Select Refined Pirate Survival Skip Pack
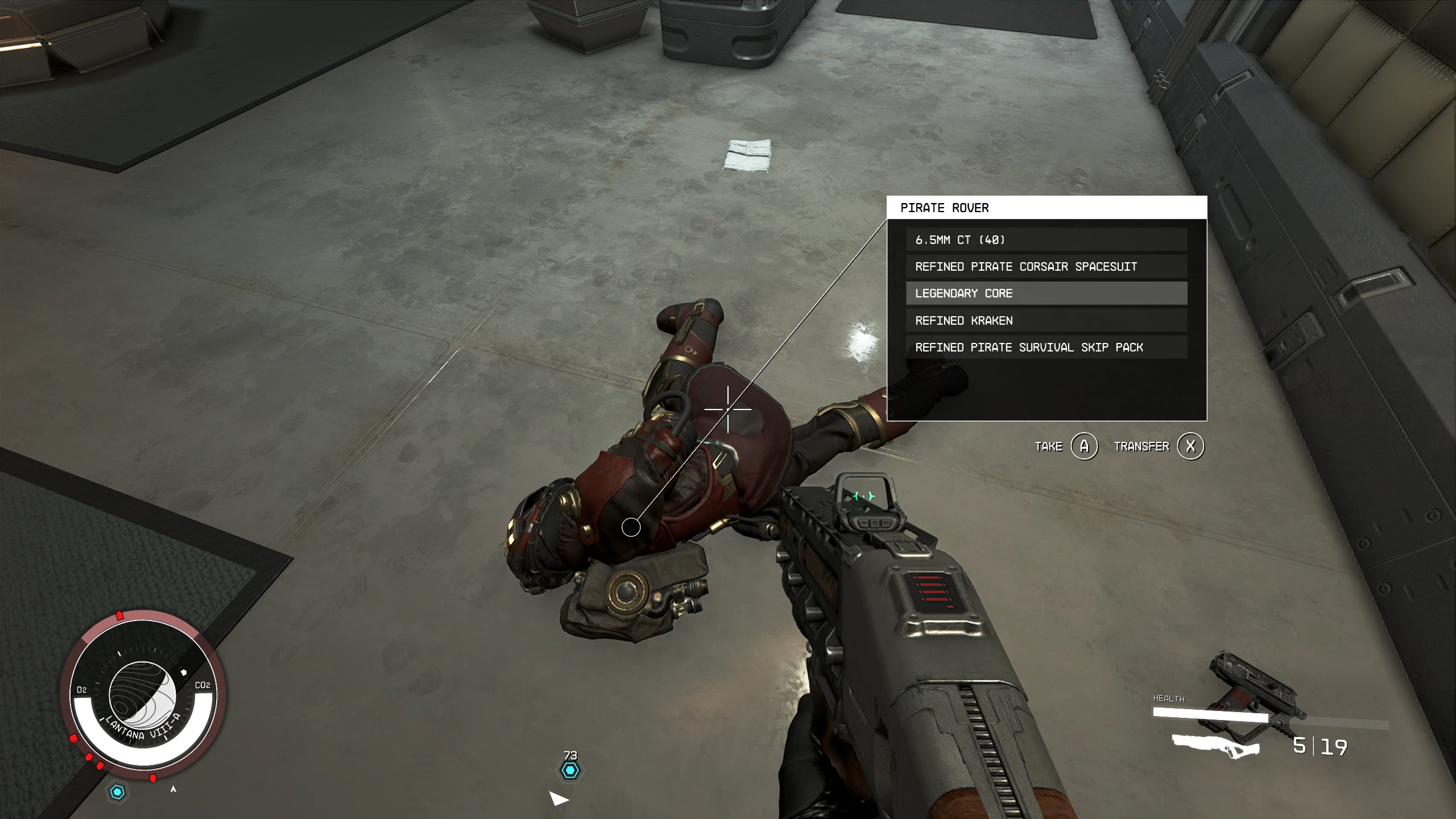The image size is (1456, 819). 1046,347
